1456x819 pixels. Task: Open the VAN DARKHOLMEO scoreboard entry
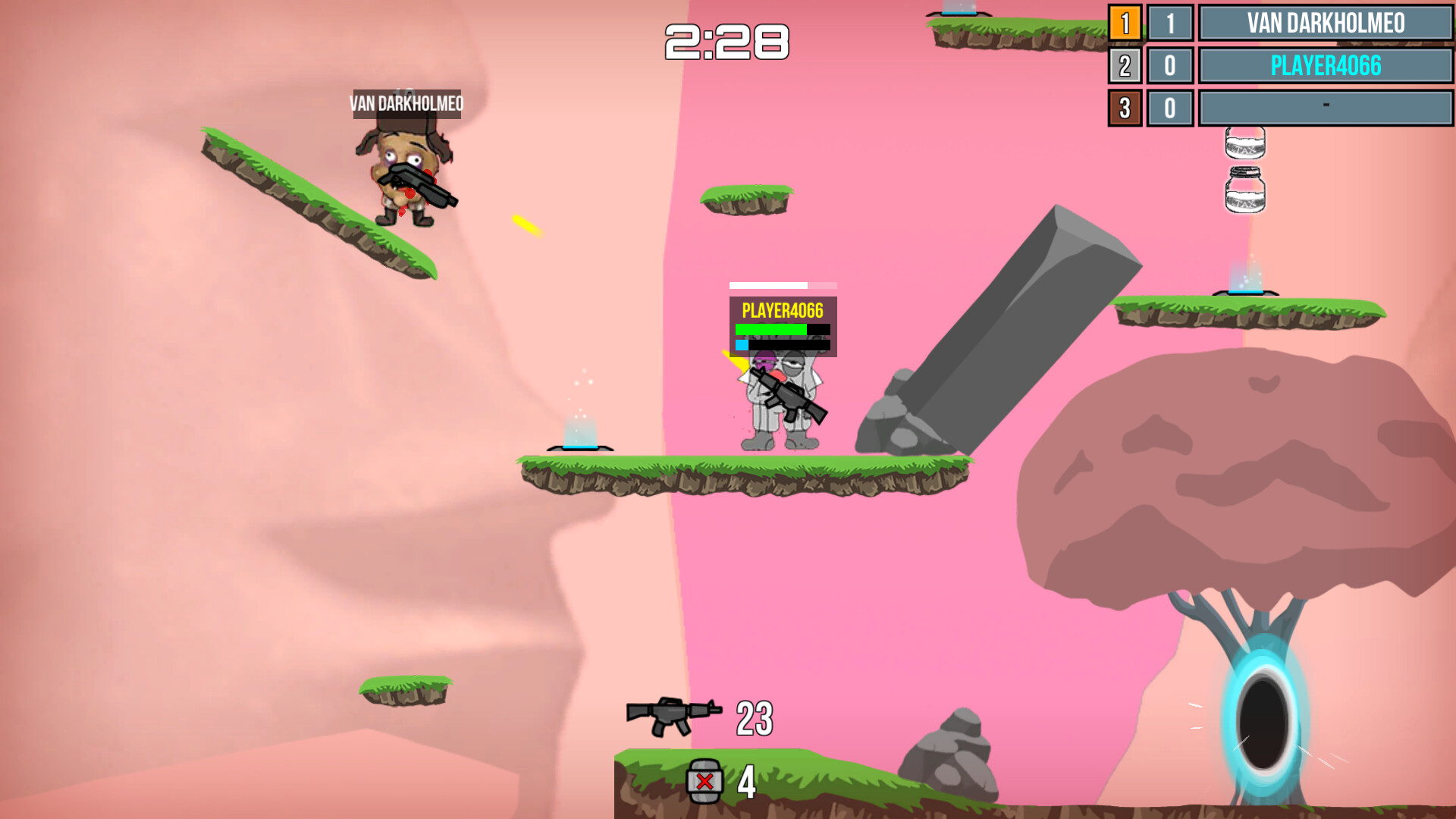tap(1326, 24)
